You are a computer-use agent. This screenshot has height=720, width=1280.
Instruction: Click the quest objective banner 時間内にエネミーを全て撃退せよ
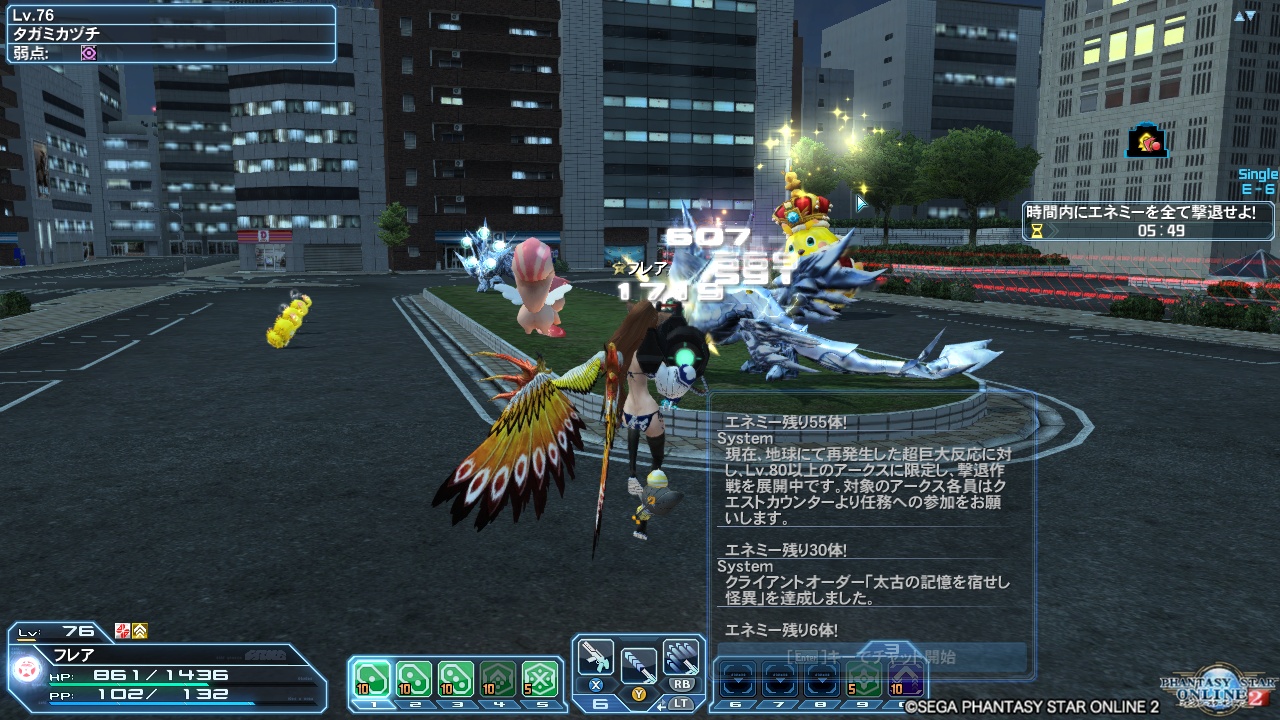pos(1141,211)
